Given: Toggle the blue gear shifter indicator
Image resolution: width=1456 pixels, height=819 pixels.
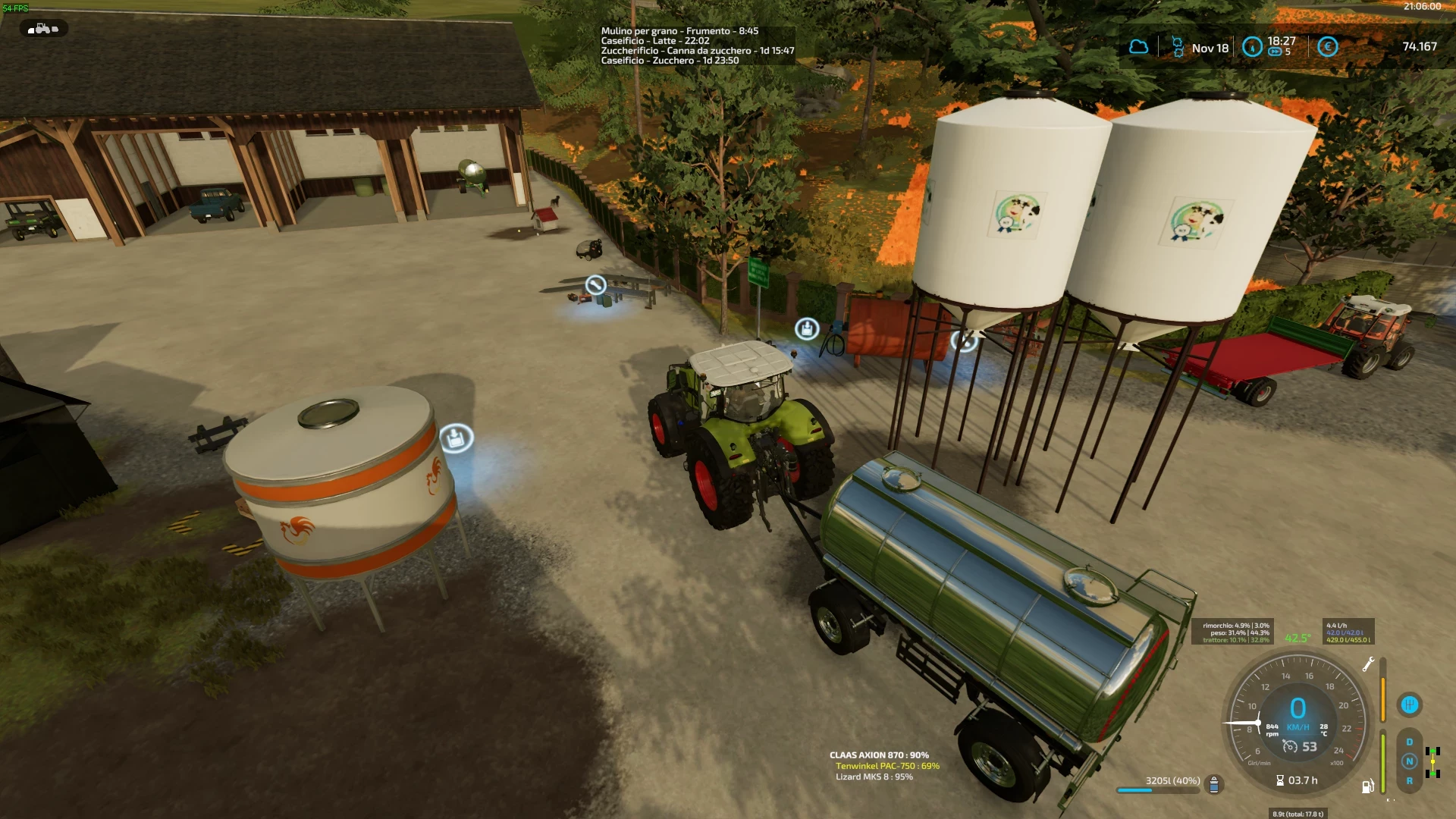Looking at the screenshot, I should 1409,704.
